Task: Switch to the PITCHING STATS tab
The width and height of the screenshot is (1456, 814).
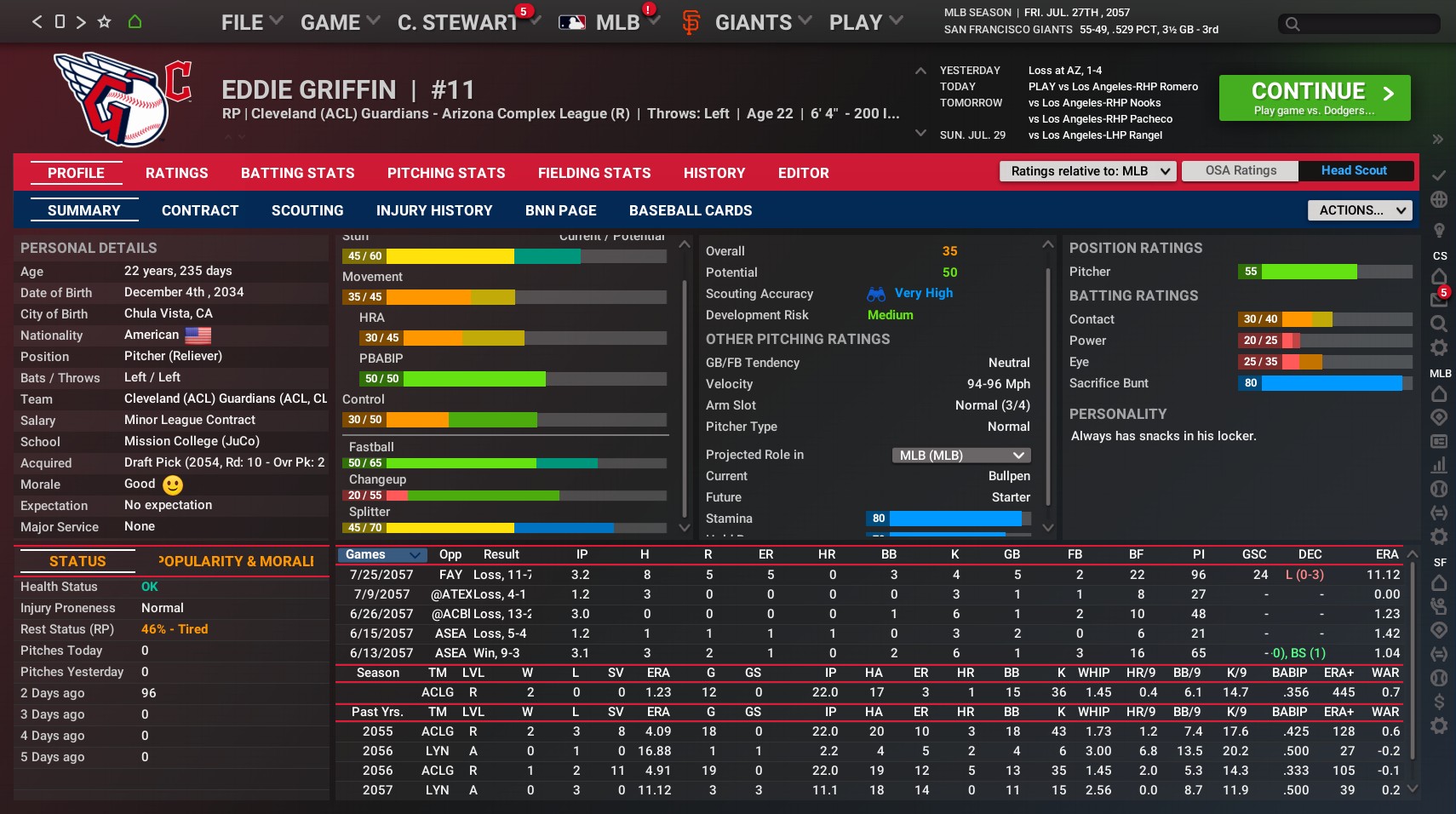Action: coord(446,173)
